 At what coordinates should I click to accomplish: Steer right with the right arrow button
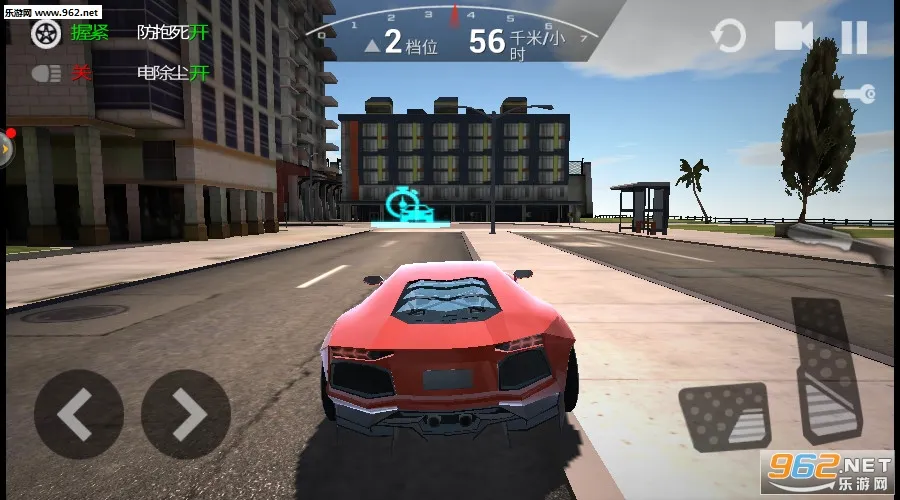click(x=186, y=414)
